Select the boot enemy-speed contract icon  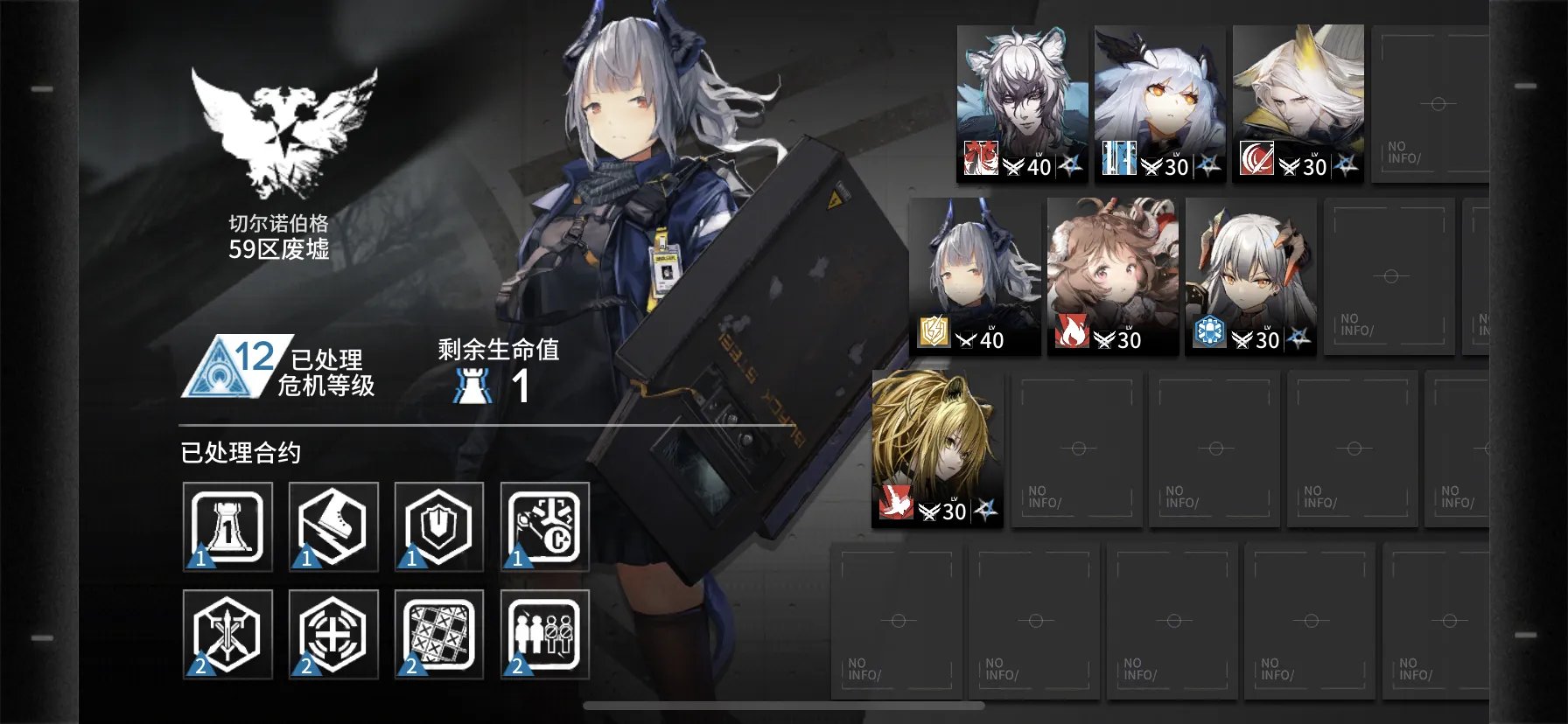(x=332, y=527)
